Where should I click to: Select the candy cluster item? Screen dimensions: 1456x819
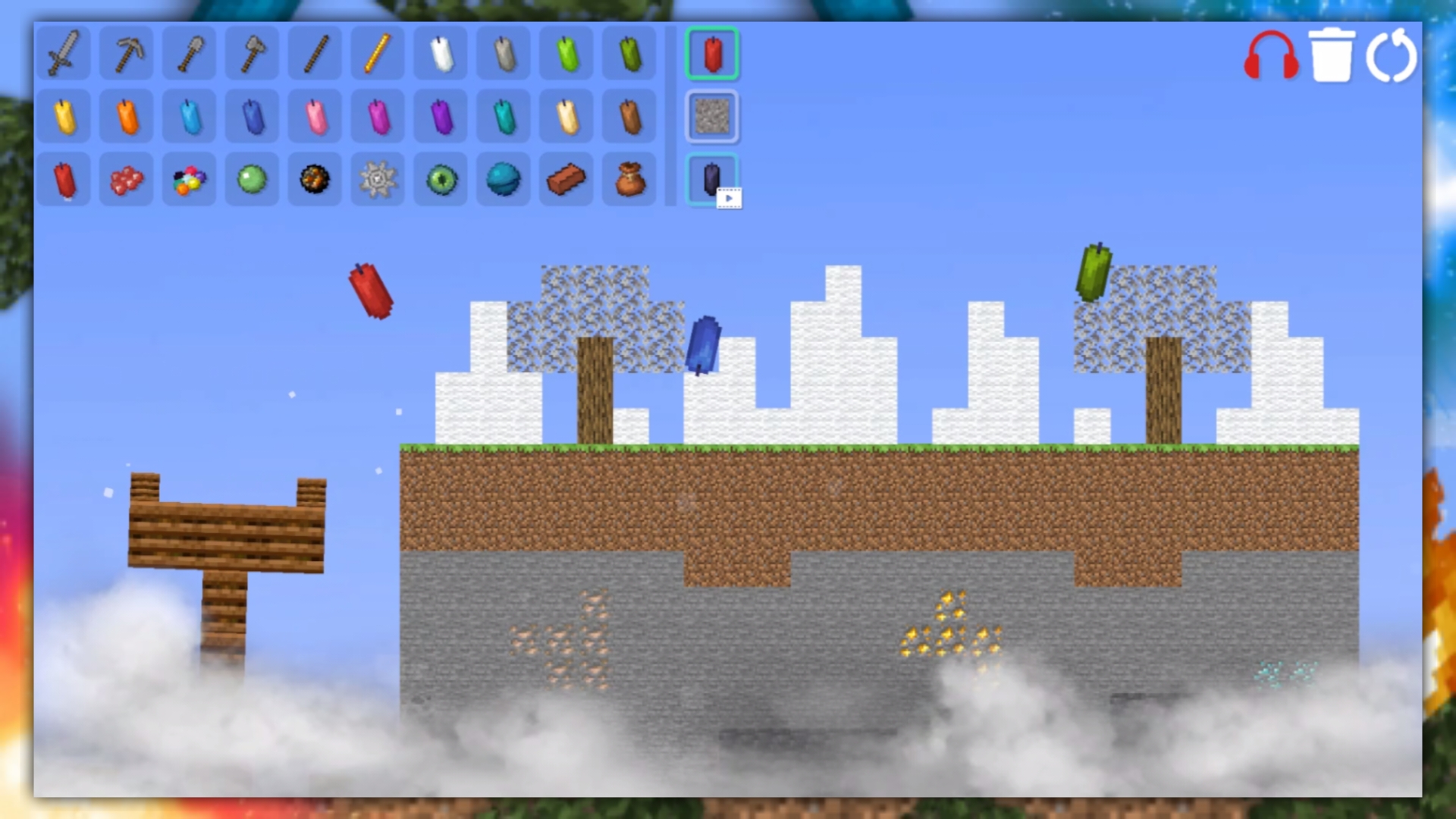[188, 178]
